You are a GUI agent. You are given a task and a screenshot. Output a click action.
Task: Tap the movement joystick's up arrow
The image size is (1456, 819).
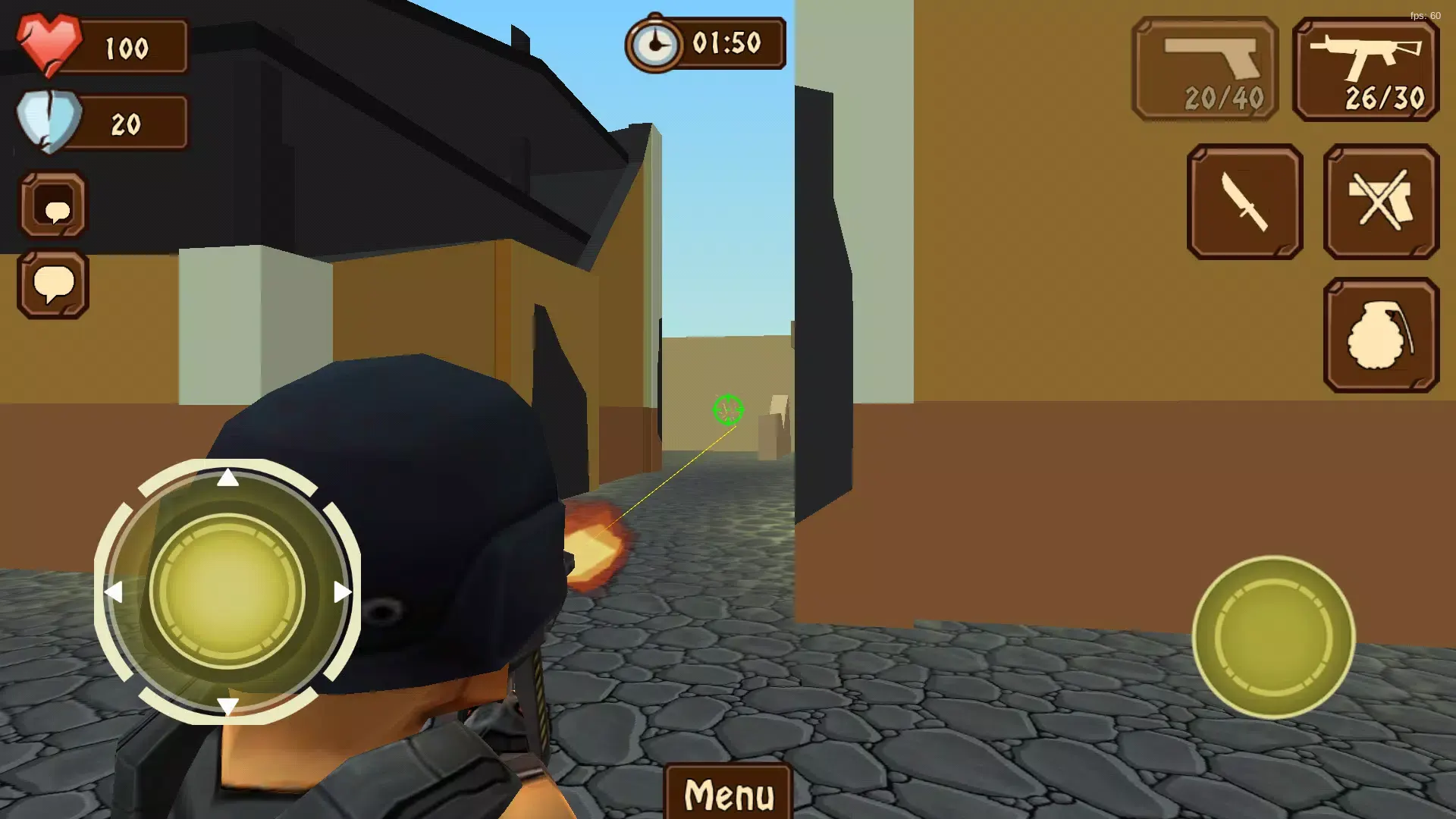(x=227, y=478)
